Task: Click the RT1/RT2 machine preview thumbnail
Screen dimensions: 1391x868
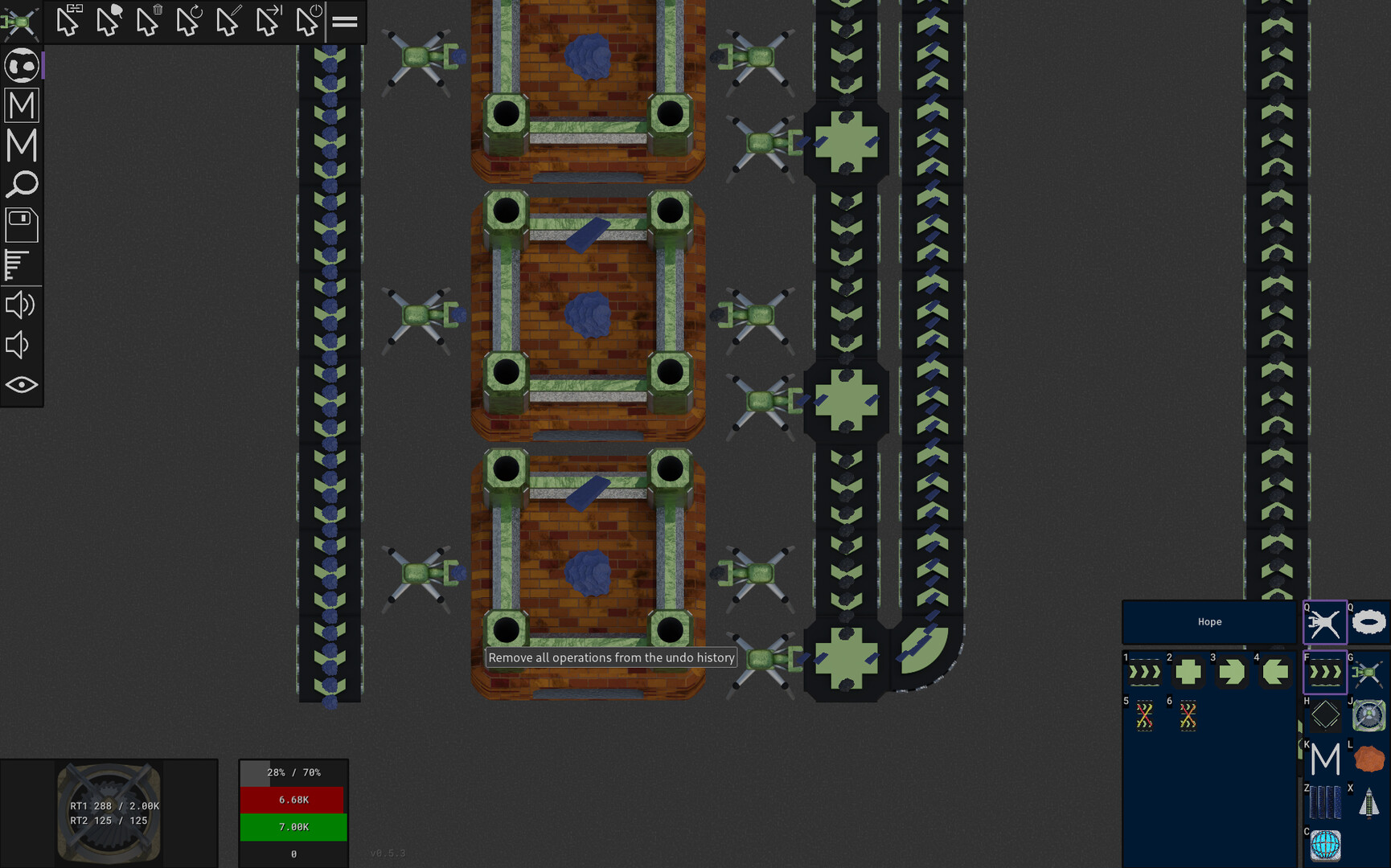Action: tap(109, 812)
